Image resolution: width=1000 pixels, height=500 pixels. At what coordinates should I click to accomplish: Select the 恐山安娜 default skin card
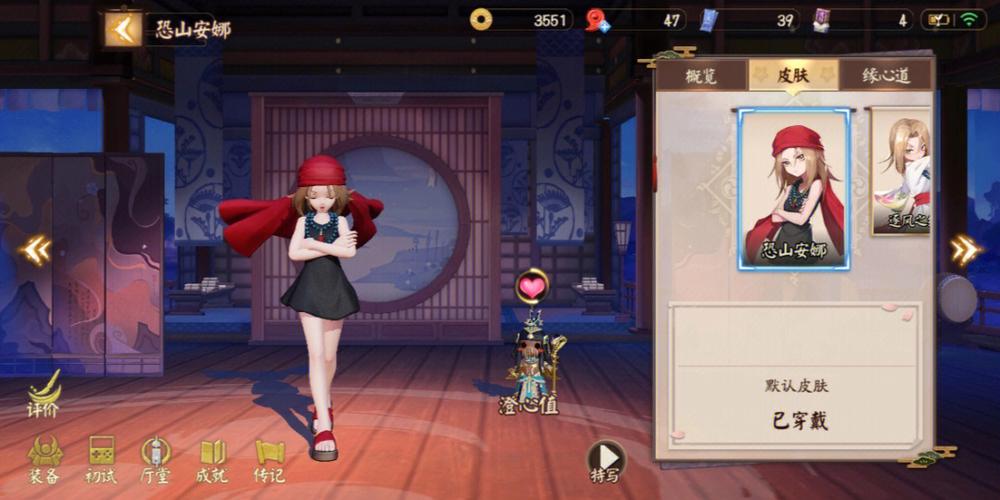point(794,188)
